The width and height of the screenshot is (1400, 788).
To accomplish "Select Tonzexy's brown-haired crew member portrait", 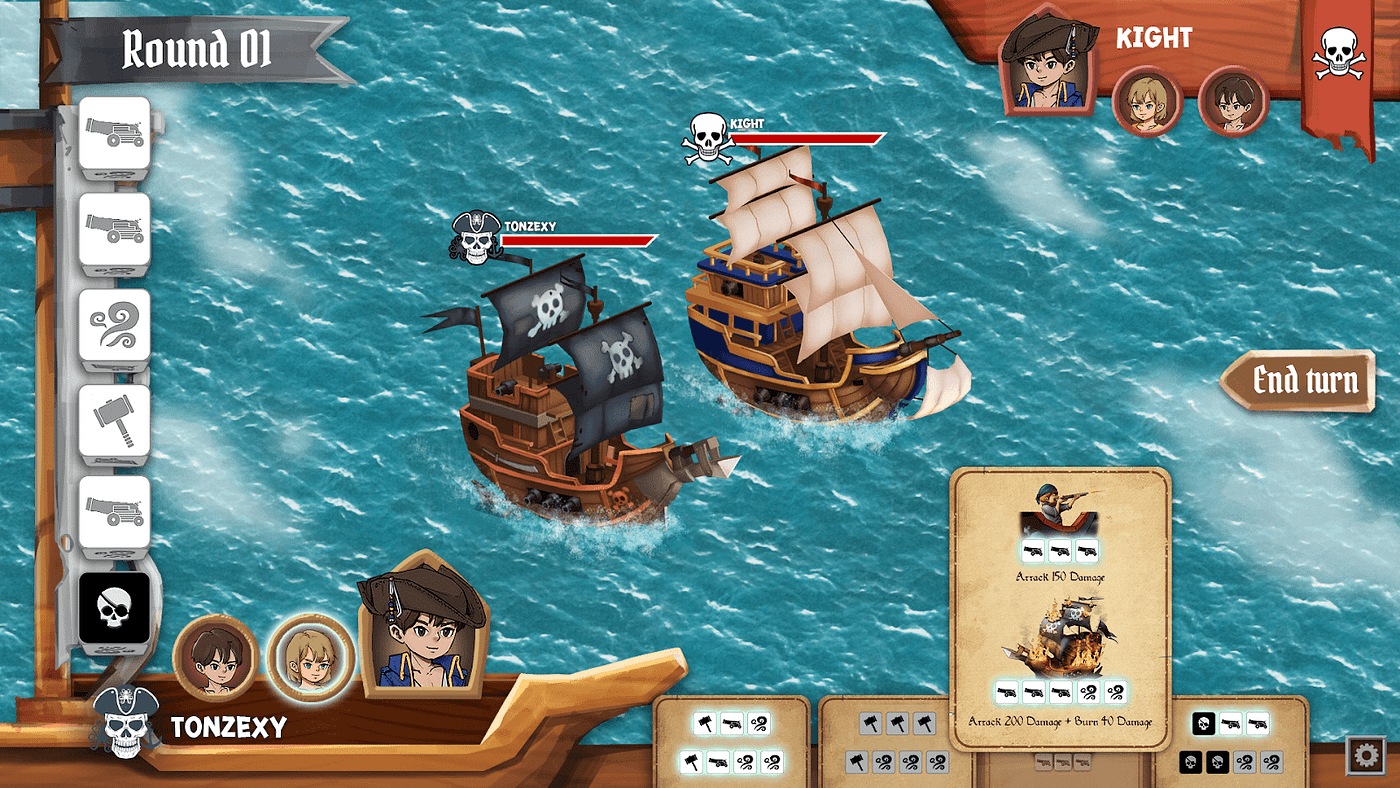I will [x=216, y=657].
